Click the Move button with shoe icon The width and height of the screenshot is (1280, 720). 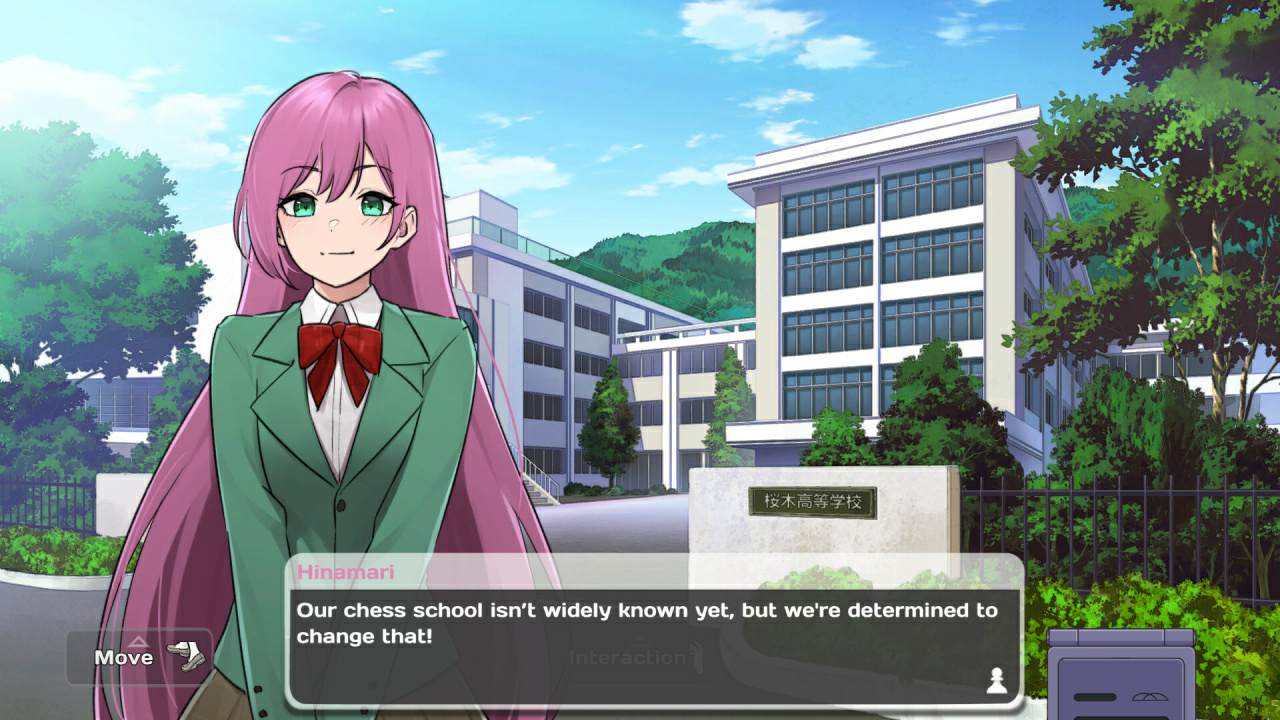140,657
